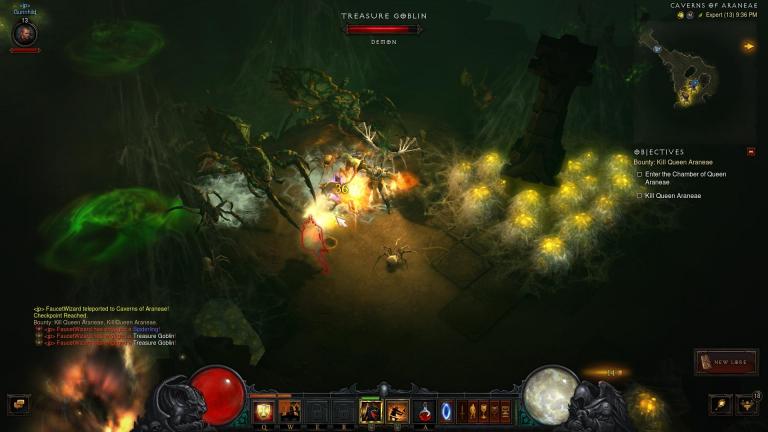The image size is (768, 432).
Task: Collapse the Objectives tracker
Action: tap(751, 152)
